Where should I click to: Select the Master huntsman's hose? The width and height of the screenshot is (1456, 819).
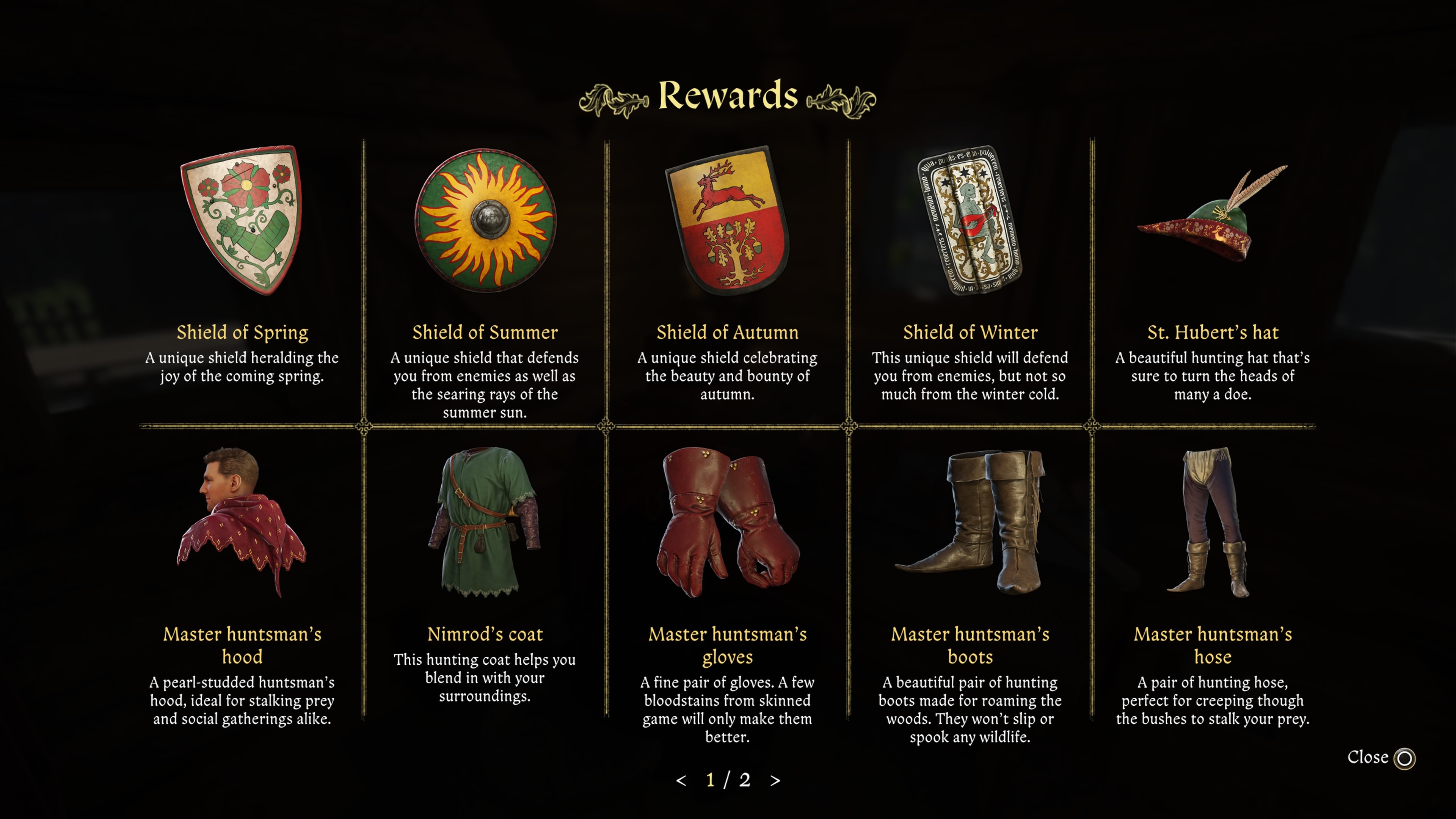pyautogui.click(x=1213, y=523)
